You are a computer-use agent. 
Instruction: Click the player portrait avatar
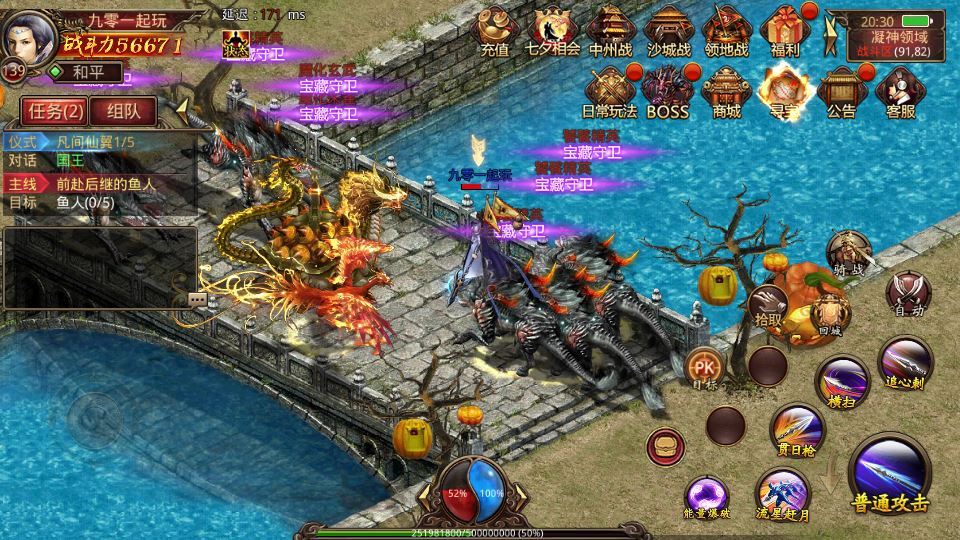tap(30, 38)
